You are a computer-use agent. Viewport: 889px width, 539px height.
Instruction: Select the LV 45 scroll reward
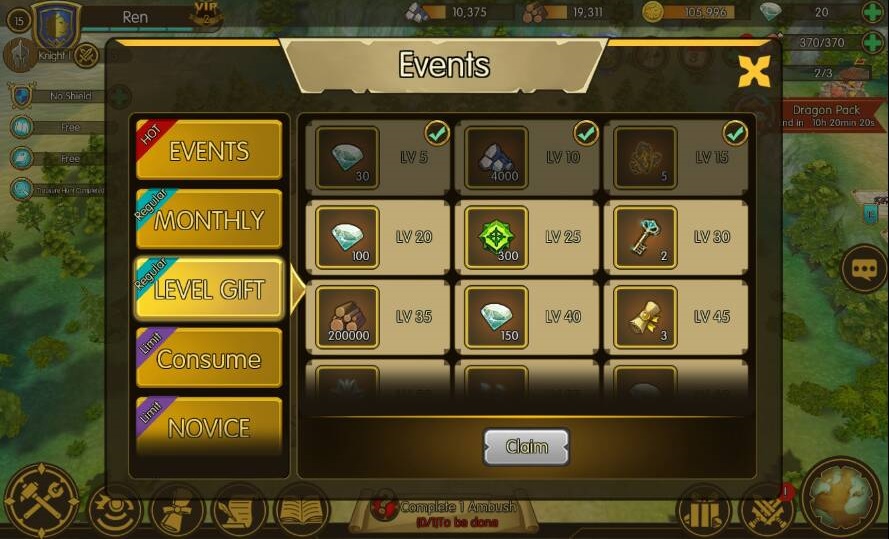(x=645, y=318)
